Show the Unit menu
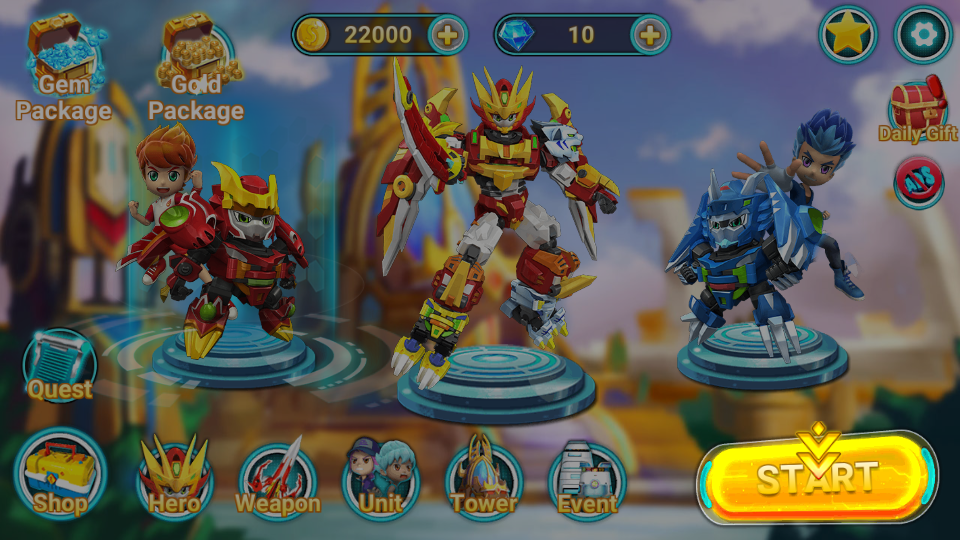The height and width of the screenshot is (540, 960). pyautogui.click(x=381, y=480)
